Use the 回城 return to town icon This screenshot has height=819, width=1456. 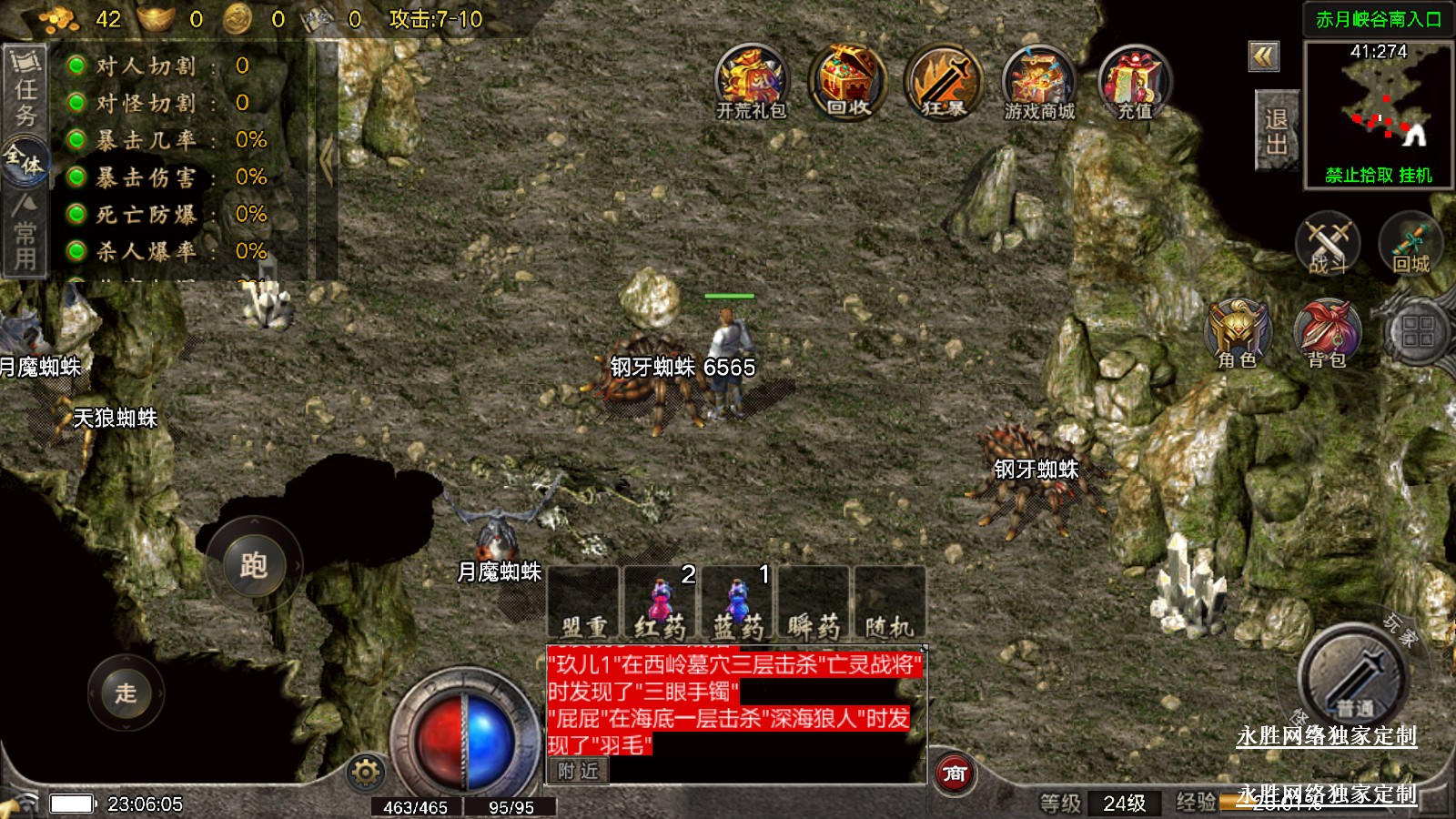tap(1410, 244)
